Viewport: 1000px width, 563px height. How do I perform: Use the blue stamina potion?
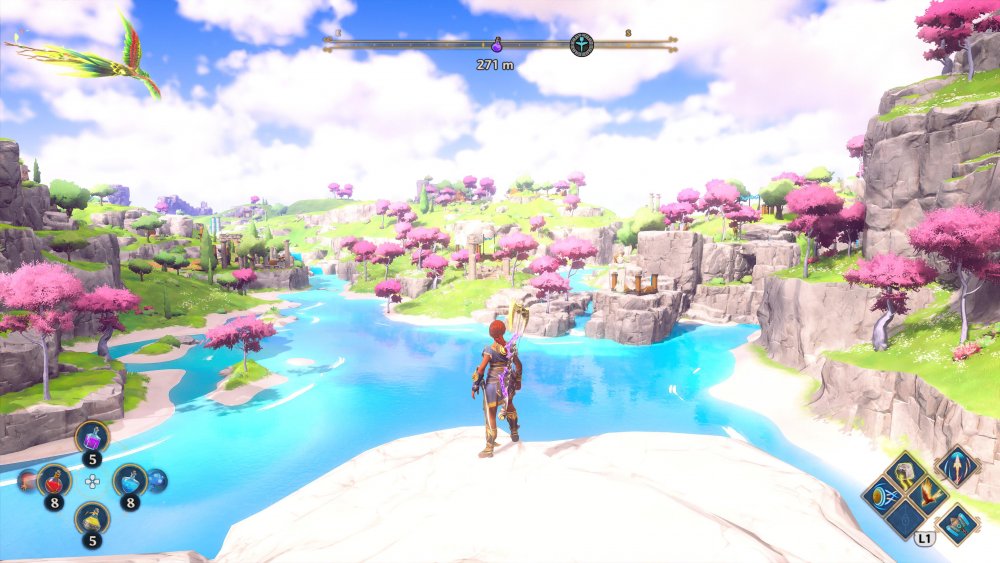(x=129, y=481)
